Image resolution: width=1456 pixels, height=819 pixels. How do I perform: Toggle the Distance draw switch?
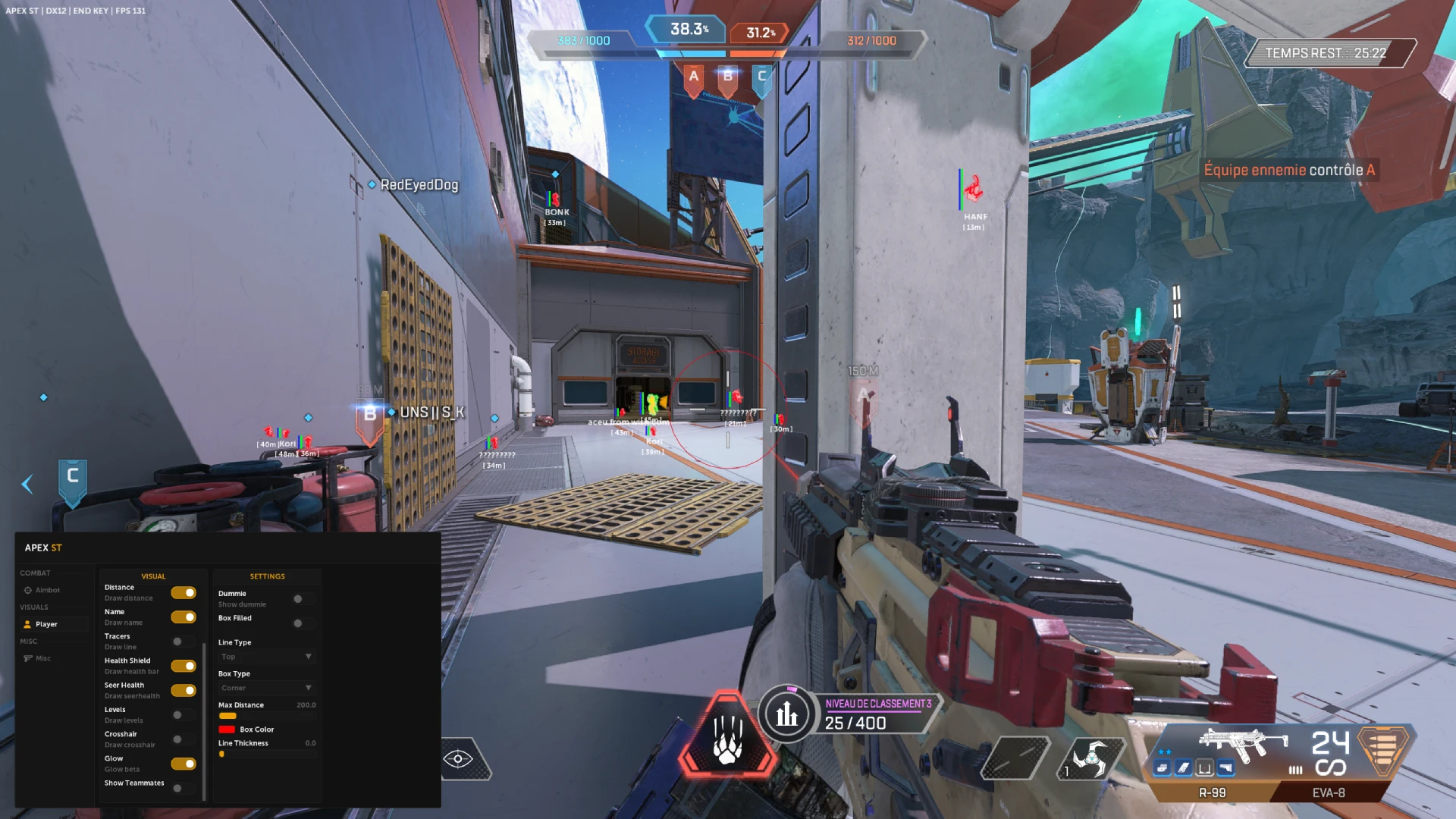184,592
